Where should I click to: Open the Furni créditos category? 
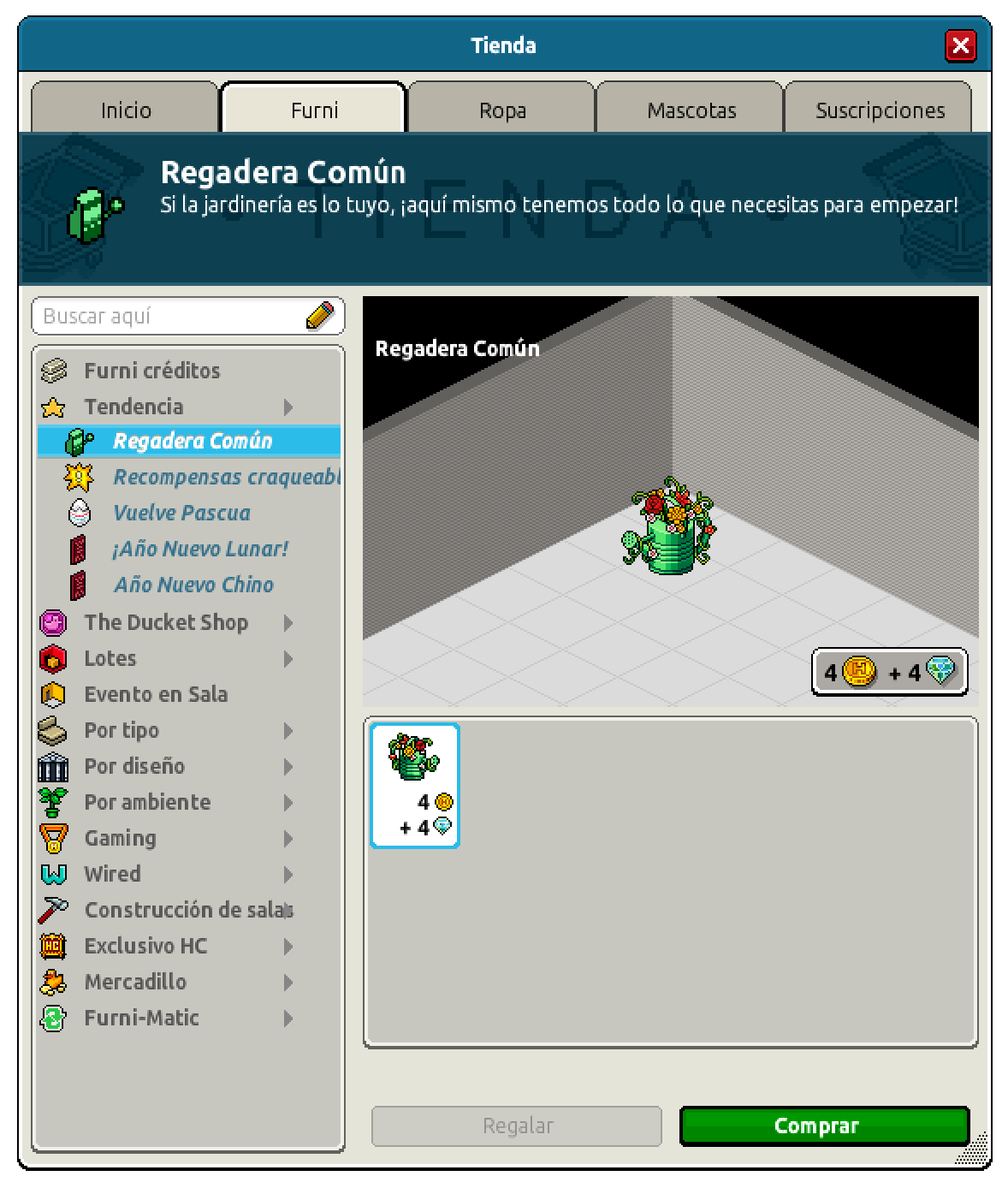pyautogui.click(x=151, y=371)
